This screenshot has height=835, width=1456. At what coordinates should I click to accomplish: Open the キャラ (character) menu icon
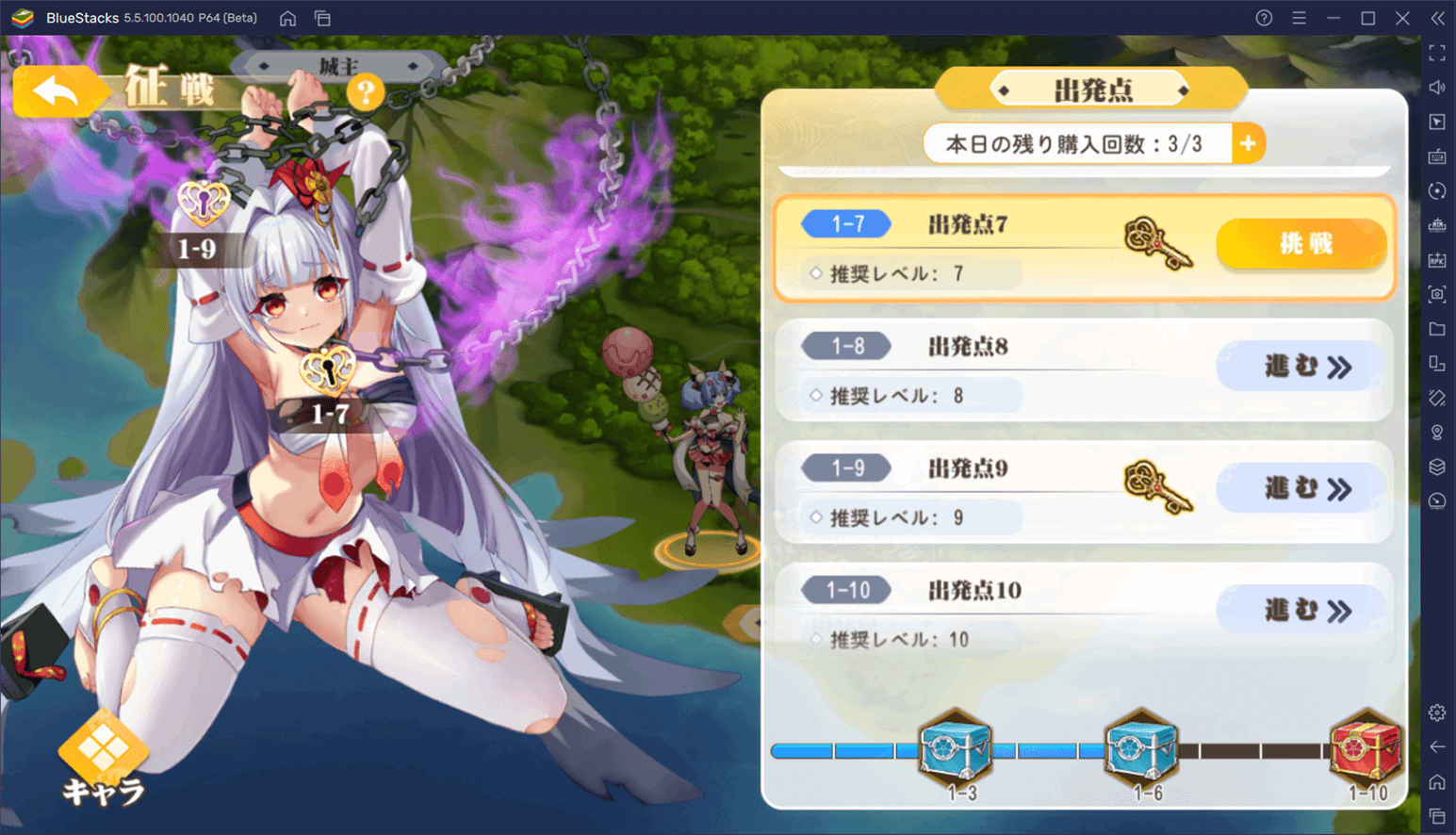(106, 754)
